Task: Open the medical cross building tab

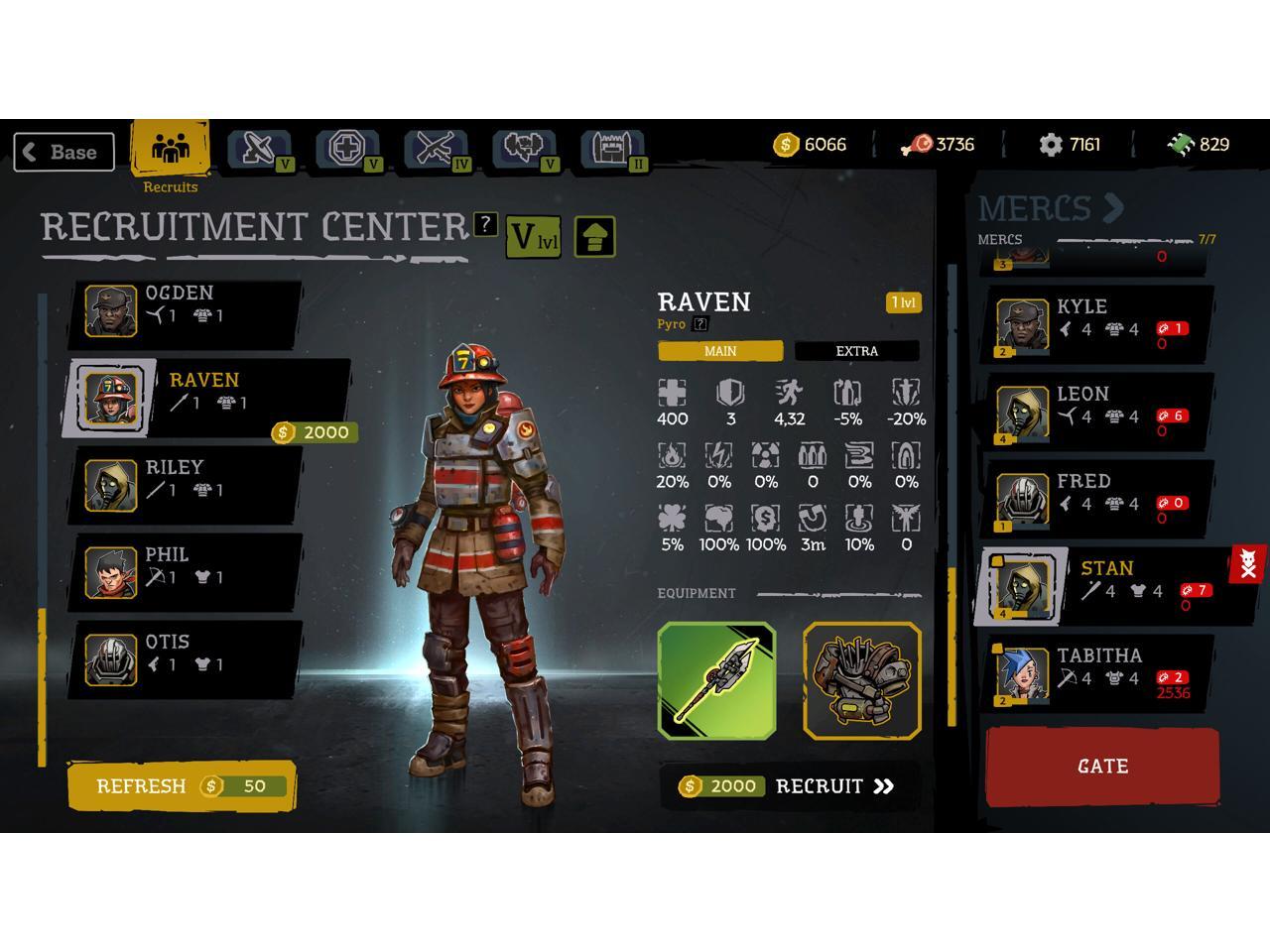Action: 347,150
